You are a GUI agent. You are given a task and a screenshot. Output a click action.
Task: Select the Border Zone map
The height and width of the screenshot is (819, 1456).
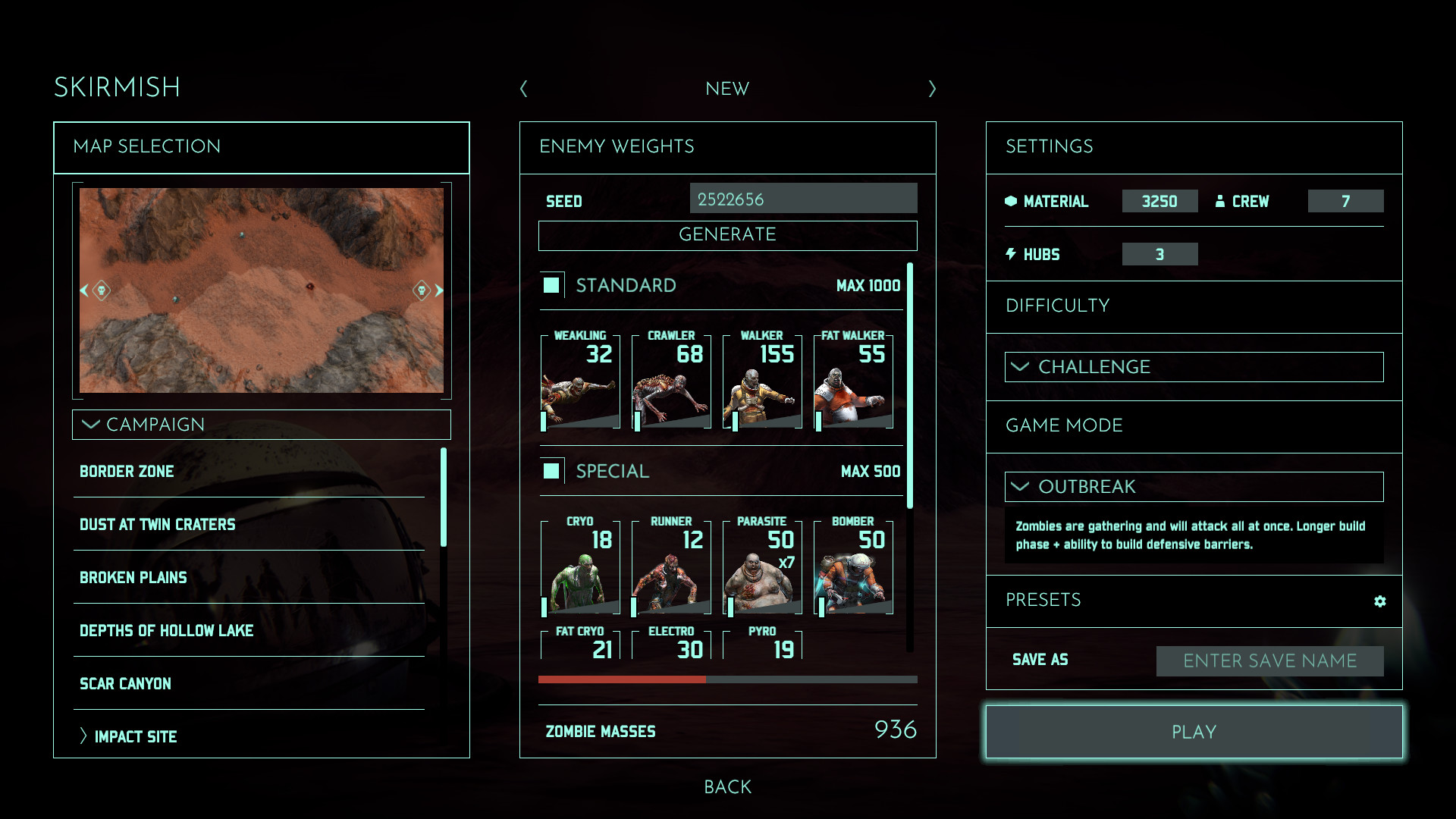click(127, 472)
